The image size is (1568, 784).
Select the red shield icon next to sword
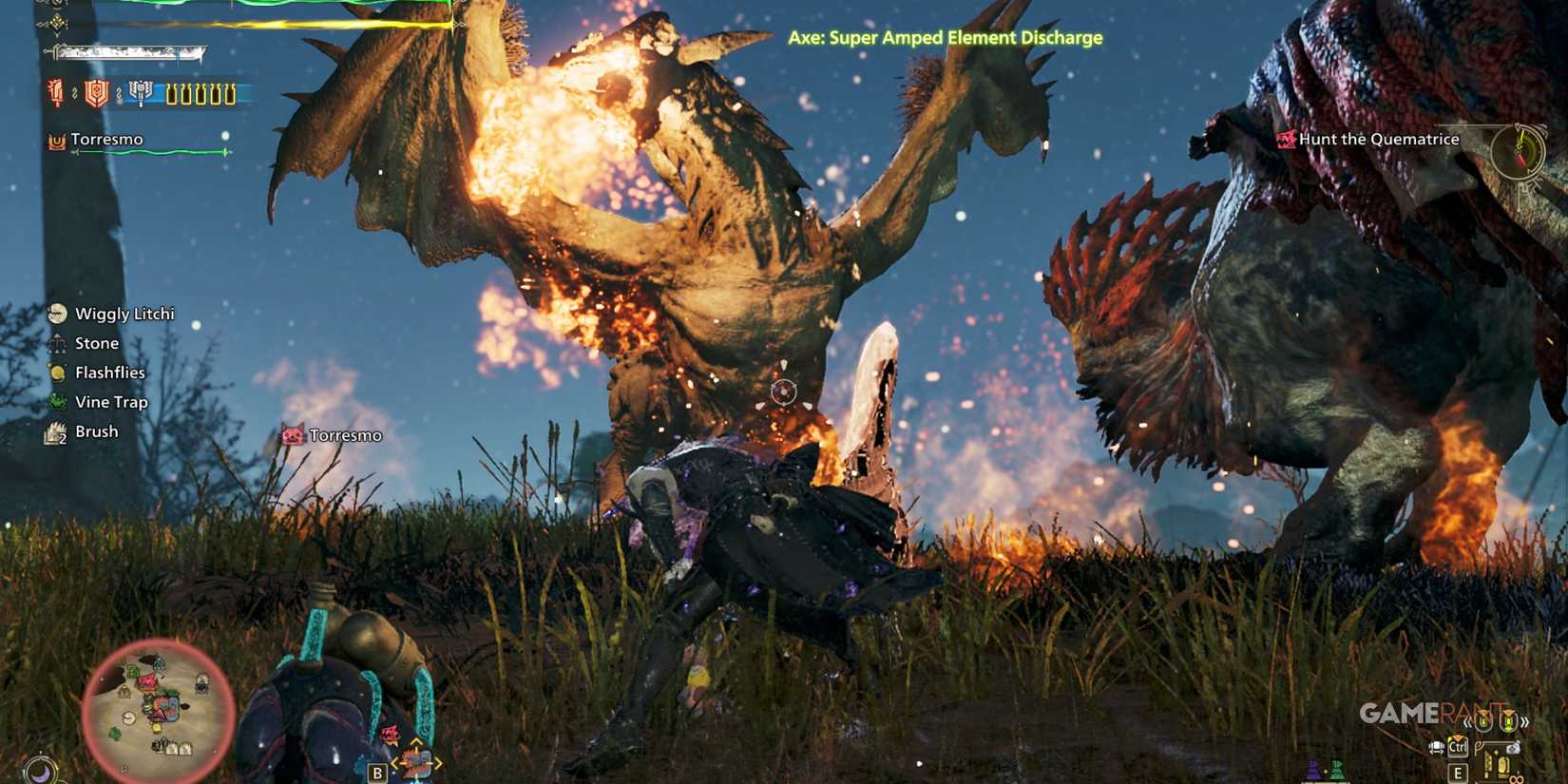point(95,93)
